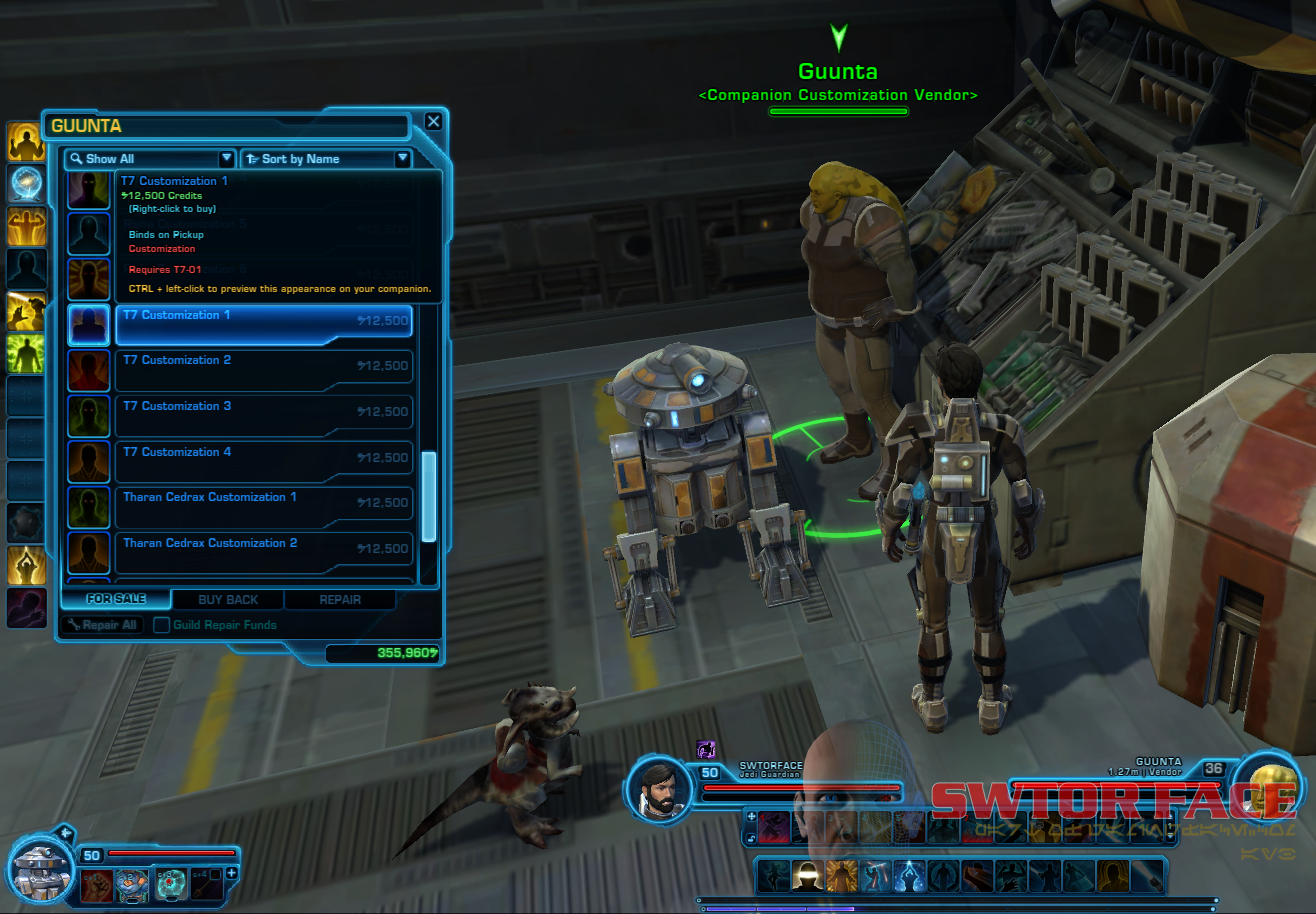Open the Repair tab

[340, 600]
